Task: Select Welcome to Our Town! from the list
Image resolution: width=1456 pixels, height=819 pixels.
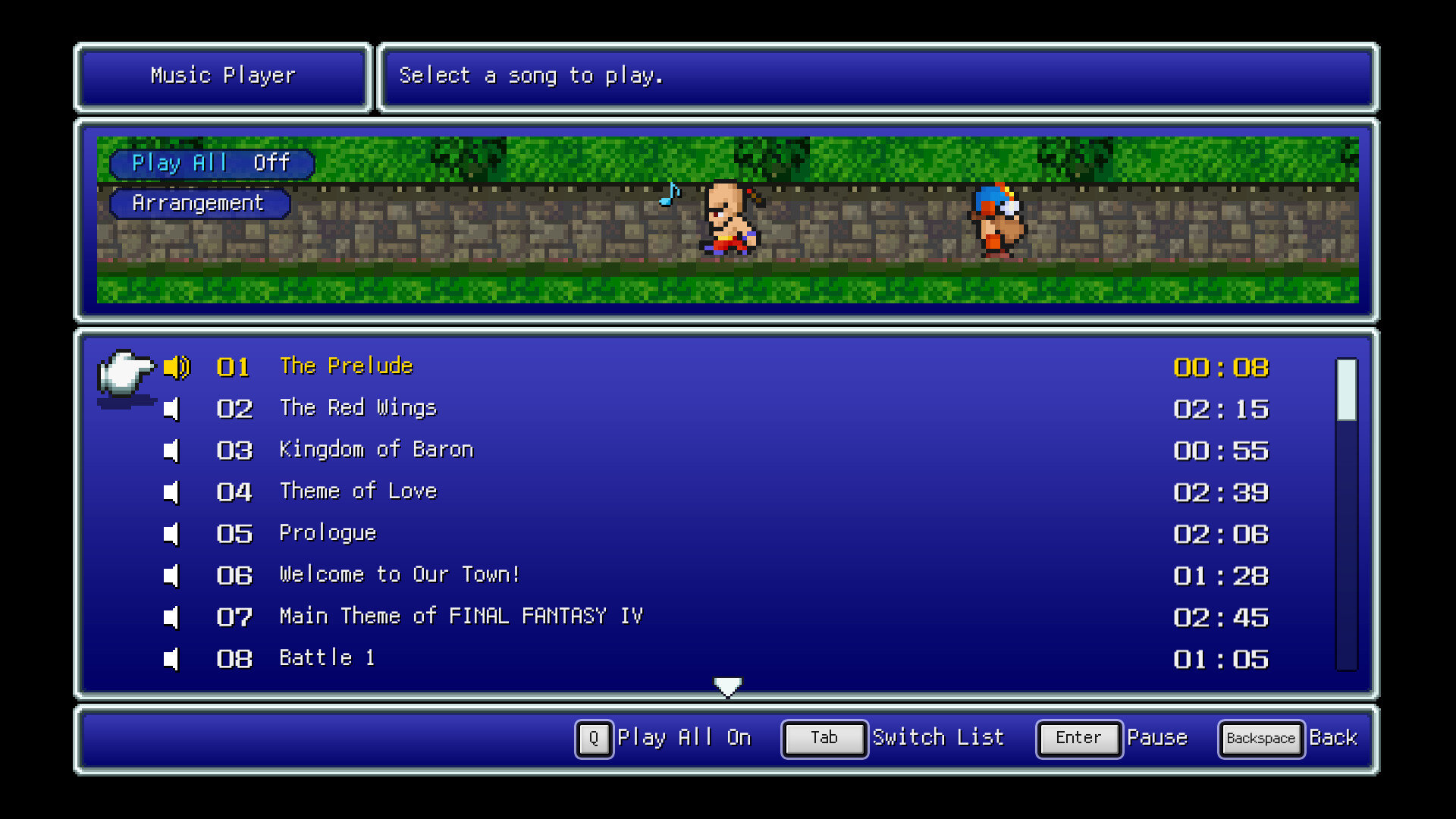Action: 398,575
